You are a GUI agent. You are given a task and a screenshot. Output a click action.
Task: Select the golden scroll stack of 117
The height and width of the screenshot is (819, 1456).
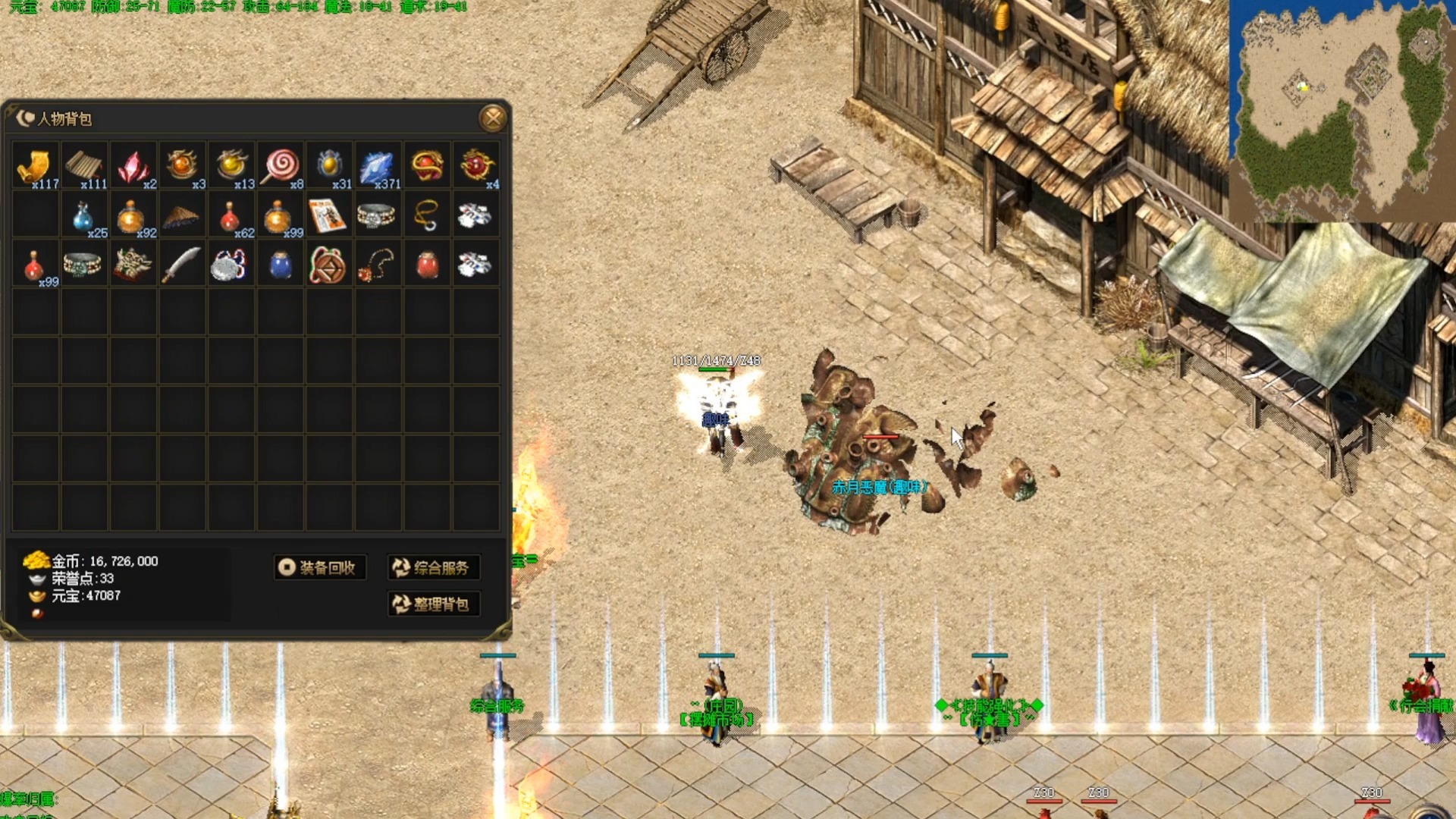(x=35, y=165)
